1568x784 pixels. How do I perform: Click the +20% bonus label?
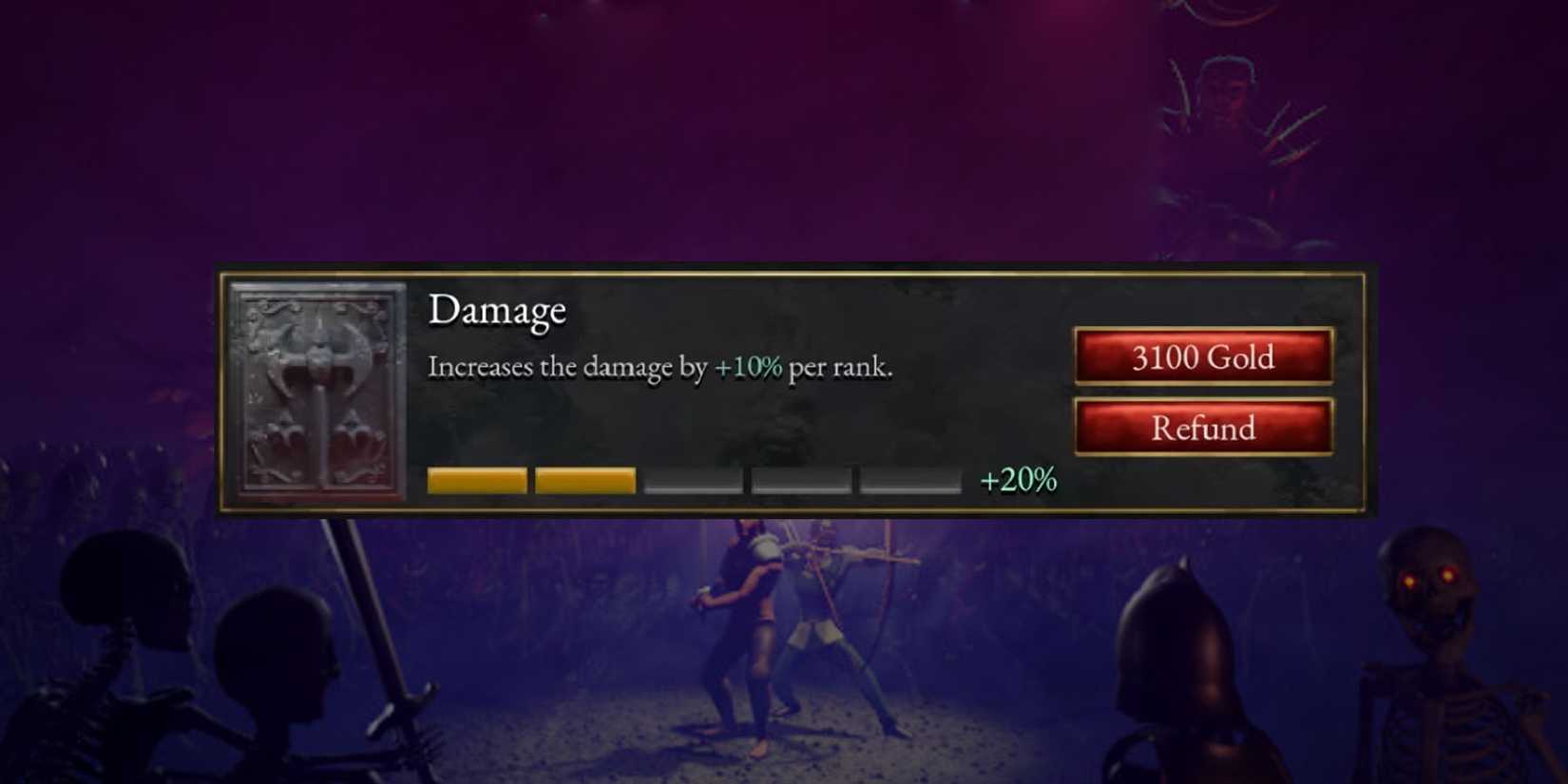[1019, 480]
